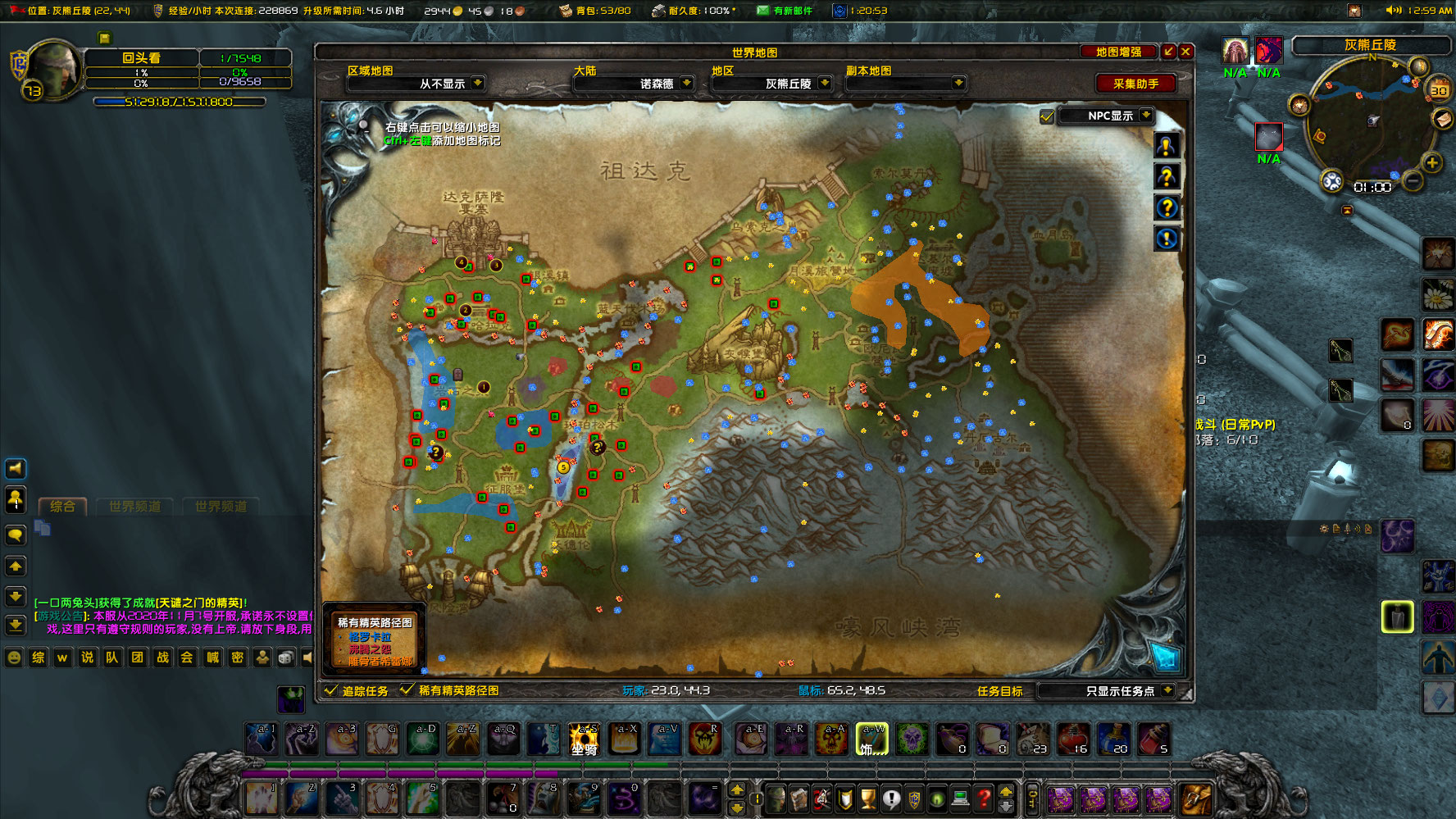1456x819 pixels.
Task: Toggle the NPC显示 checkbox on the world map
Action: pyautogui.click(x=1047, y=116)
